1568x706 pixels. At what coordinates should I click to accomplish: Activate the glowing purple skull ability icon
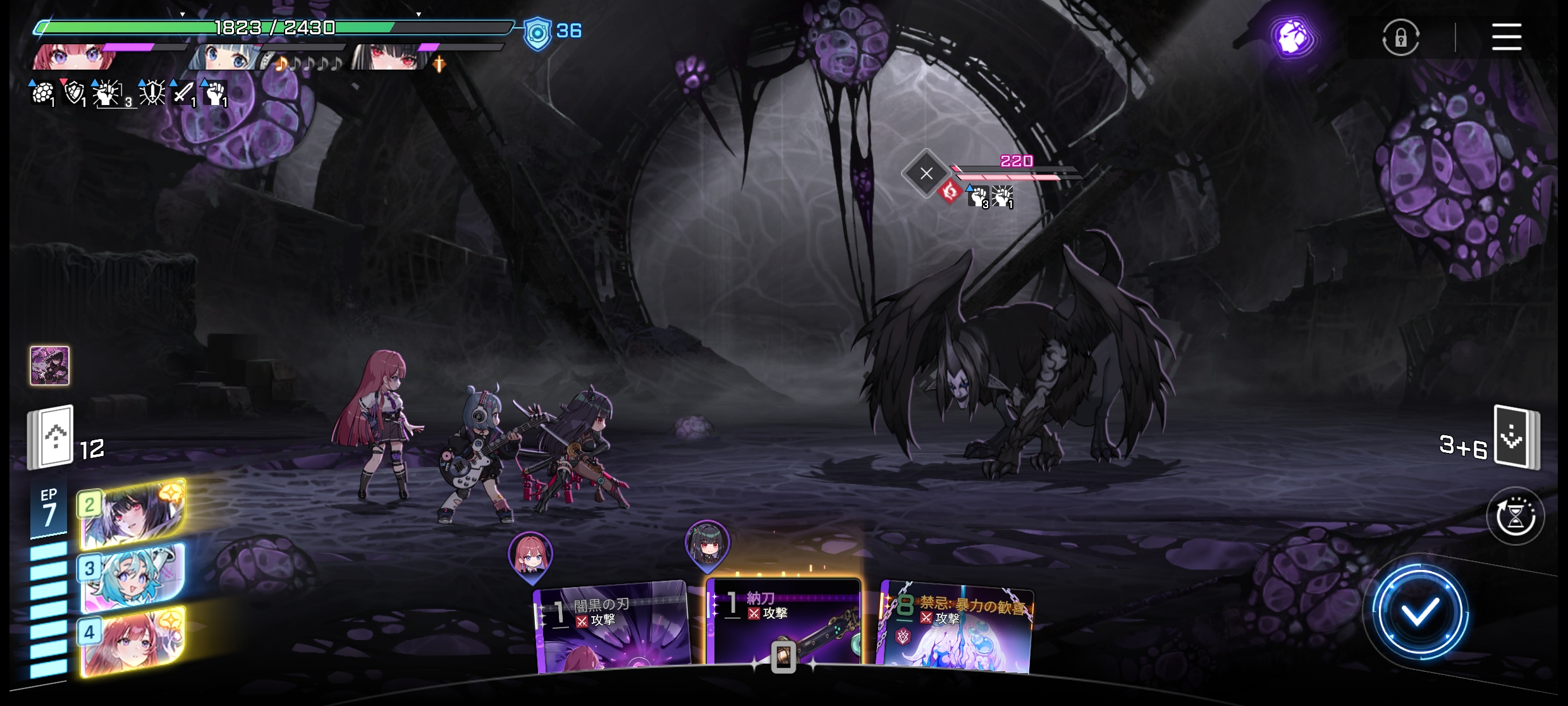click(1292, 37)
